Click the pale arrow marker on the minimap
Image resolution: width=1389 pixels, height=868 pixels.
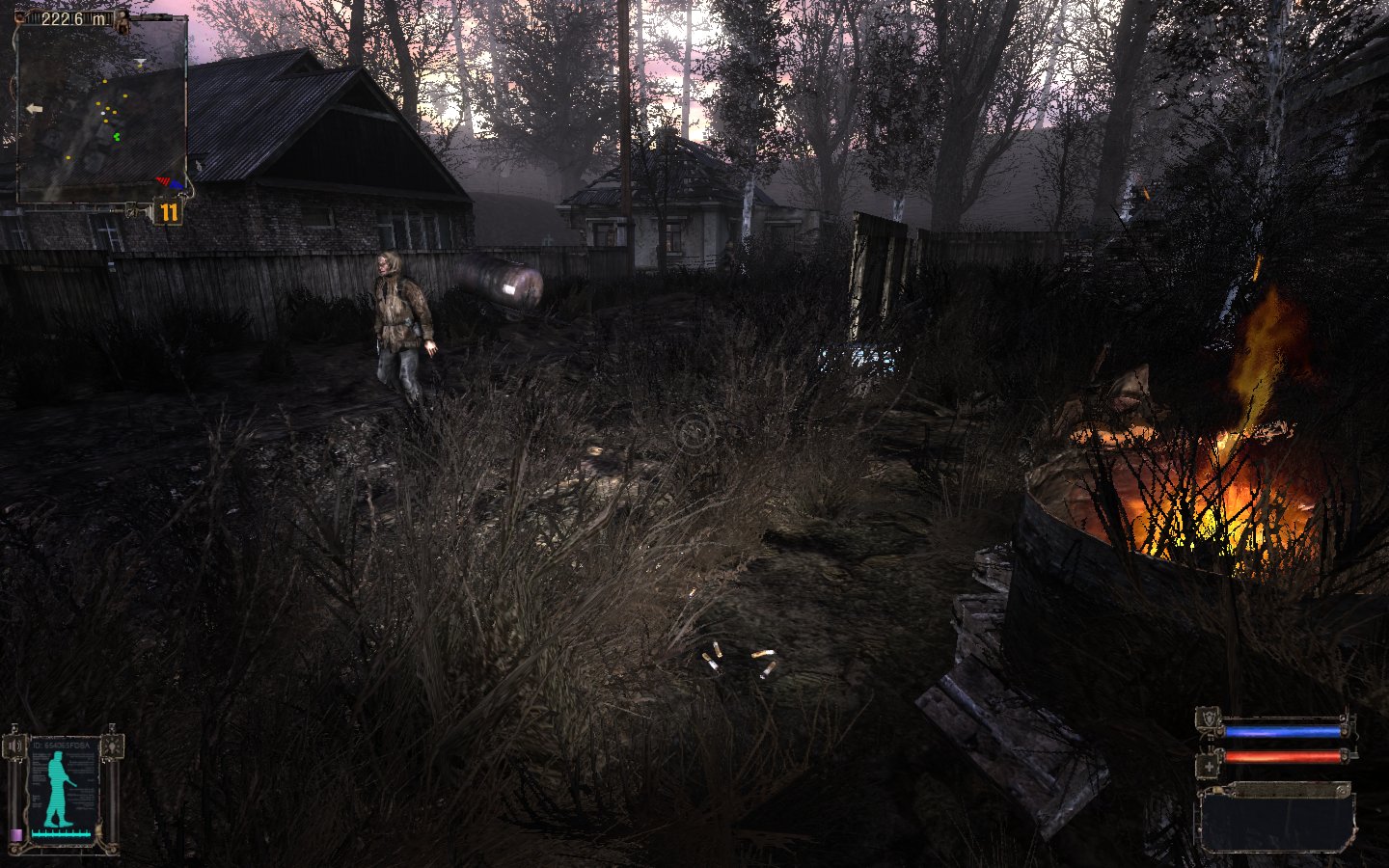[x=35, y=109]
